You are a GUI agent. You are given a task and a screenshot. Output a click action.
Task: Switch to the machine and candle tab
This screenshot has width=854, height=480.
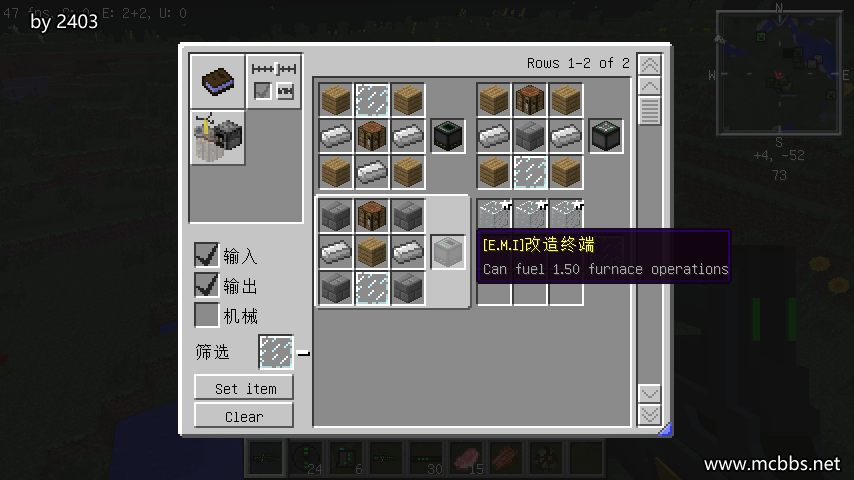[x=217, y=137]
